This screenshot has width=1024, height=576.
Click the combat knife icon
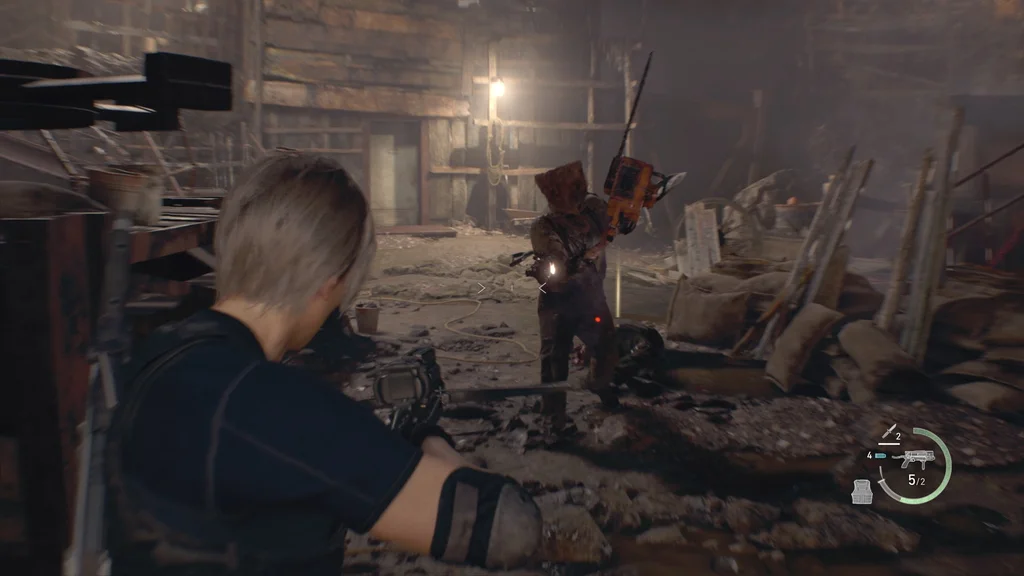[887, 433]
